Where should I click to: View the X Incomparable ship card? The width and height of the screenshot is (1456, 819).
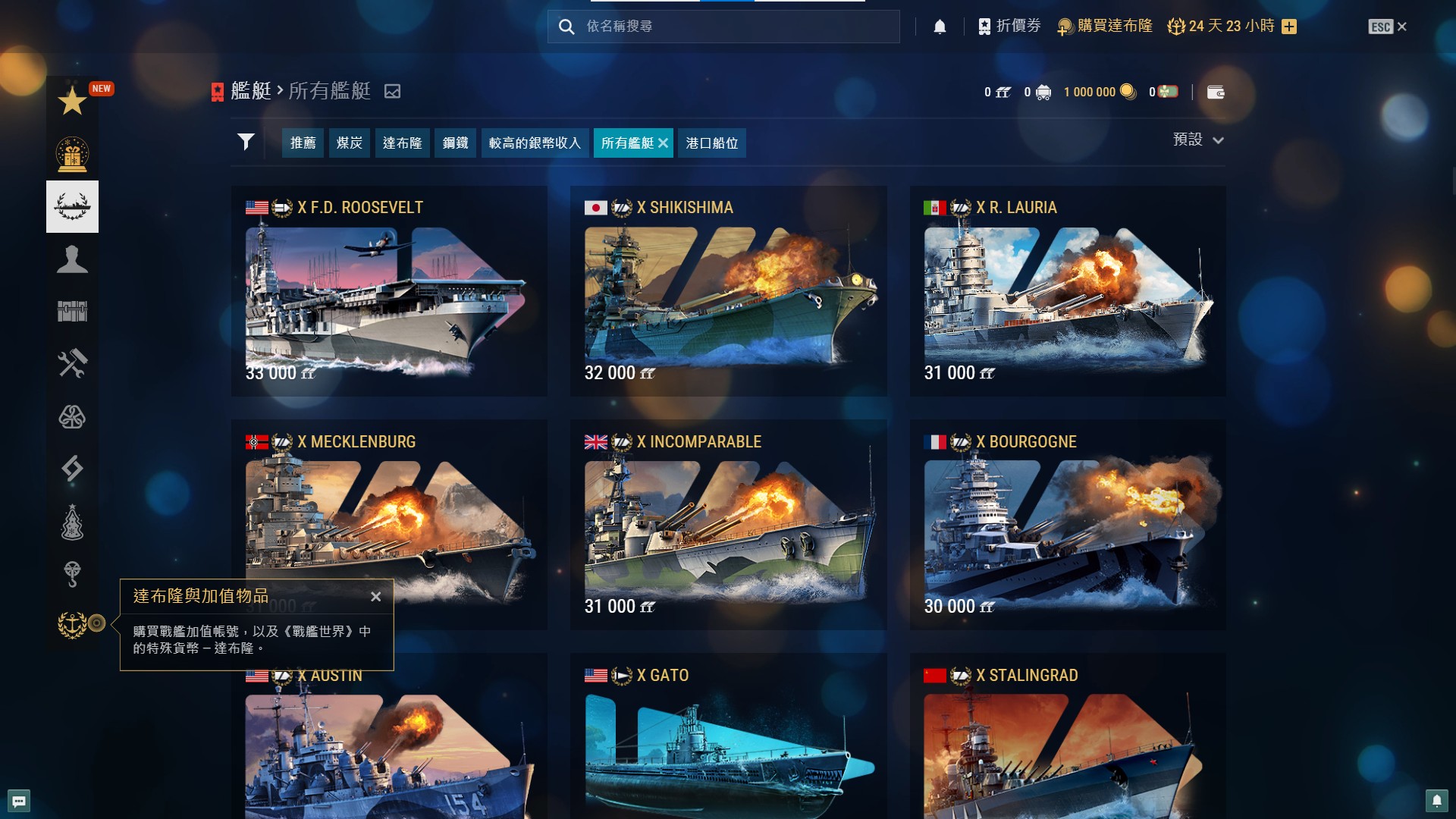(x=728, y=525)
